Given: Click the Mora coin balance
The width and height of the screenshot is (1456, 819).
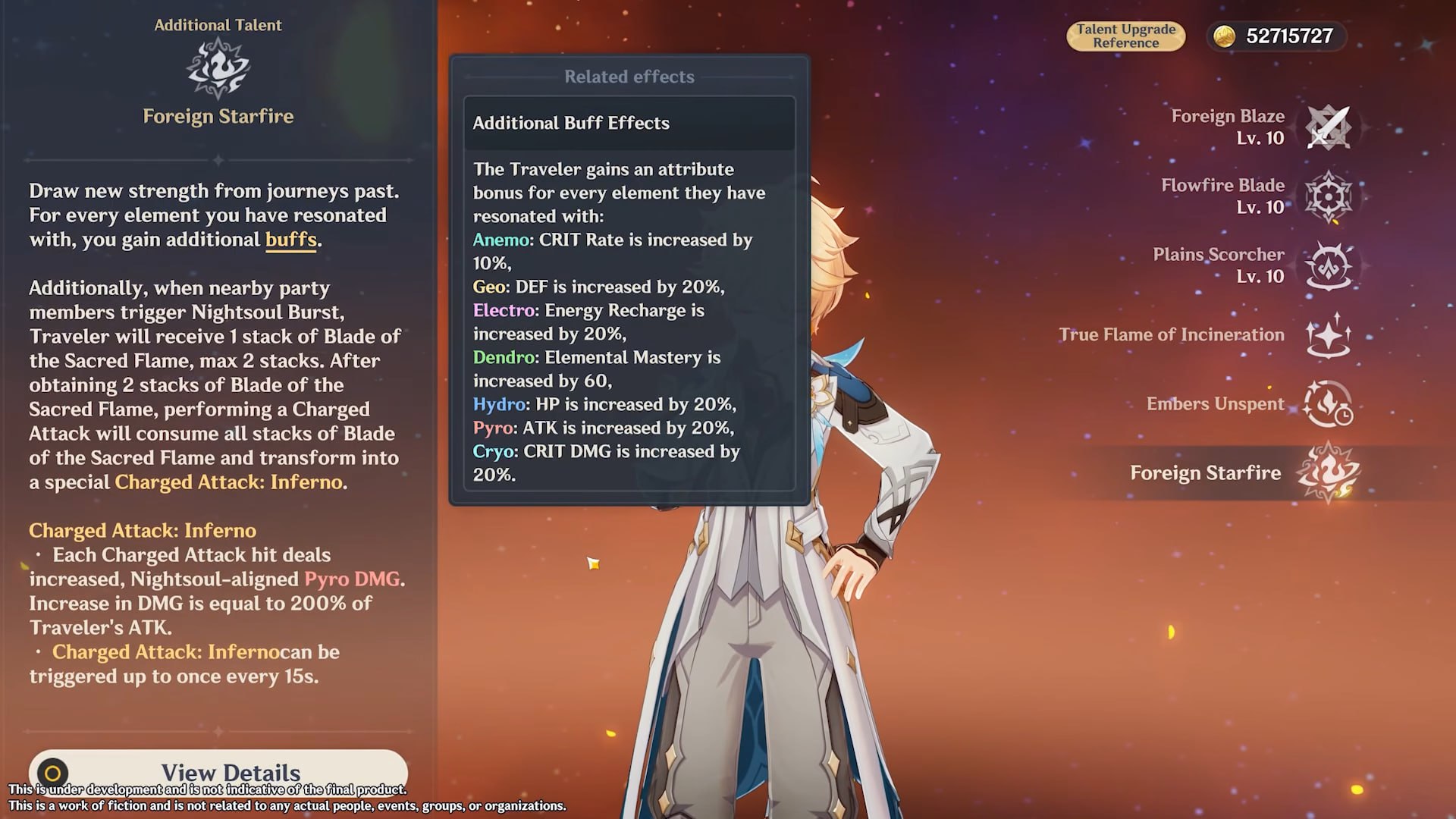Looking at the screenshot, I should tap(1276, 36).
